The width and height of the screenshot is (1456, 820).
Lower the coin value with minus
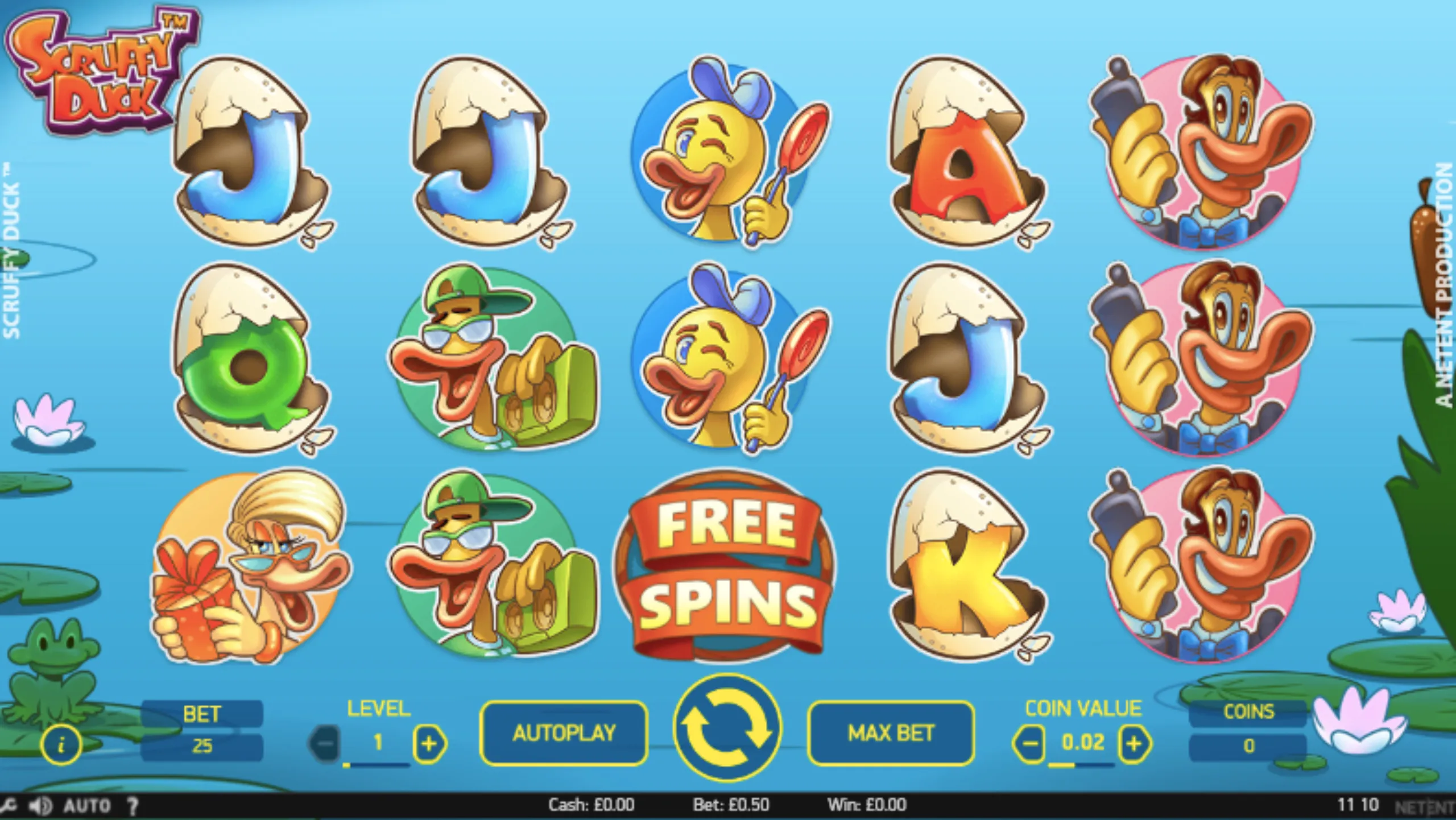point(1029,743)
